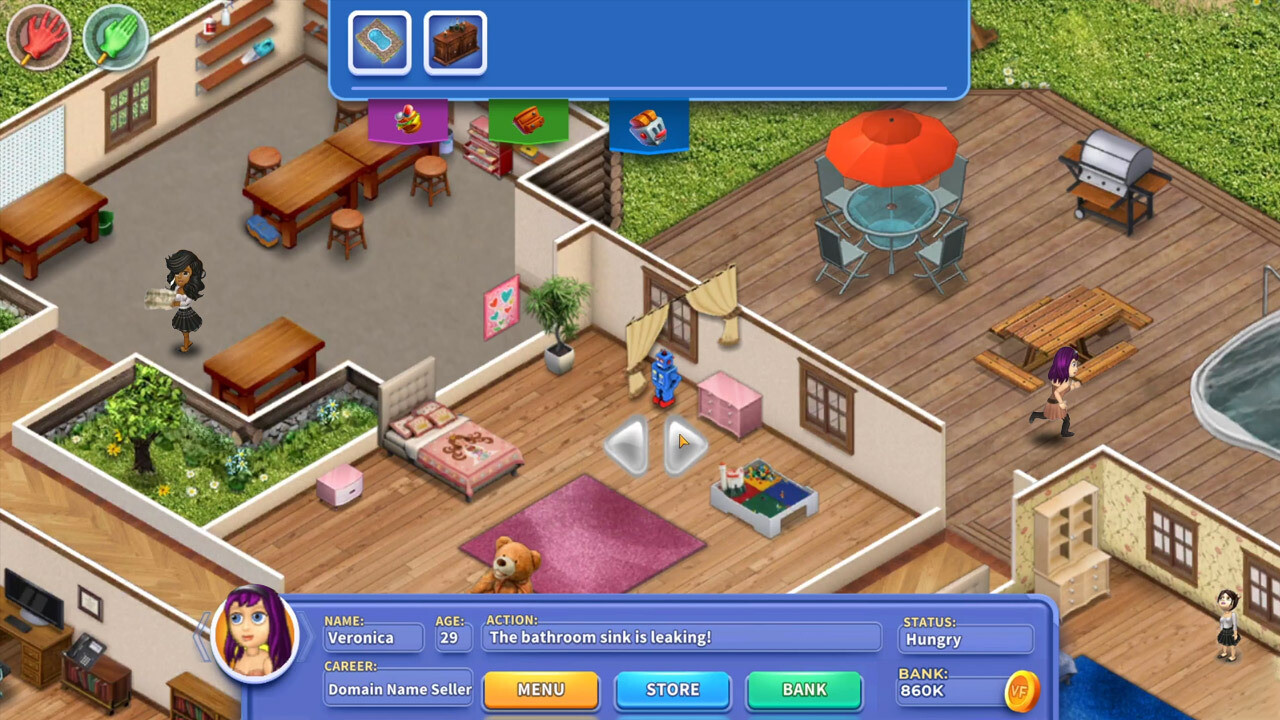Click the Career field reading Domain Name Seller
This screenshot has height=720, width=1280.
coord(398,689)
